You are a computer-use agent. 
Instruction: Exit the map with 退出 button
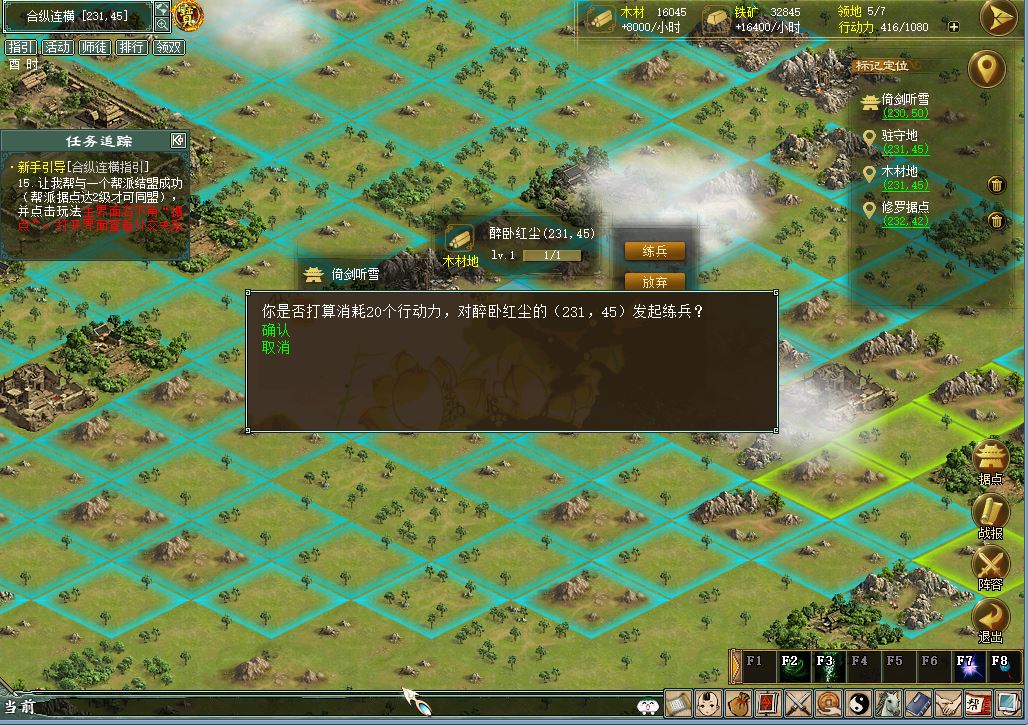point(991,620)
